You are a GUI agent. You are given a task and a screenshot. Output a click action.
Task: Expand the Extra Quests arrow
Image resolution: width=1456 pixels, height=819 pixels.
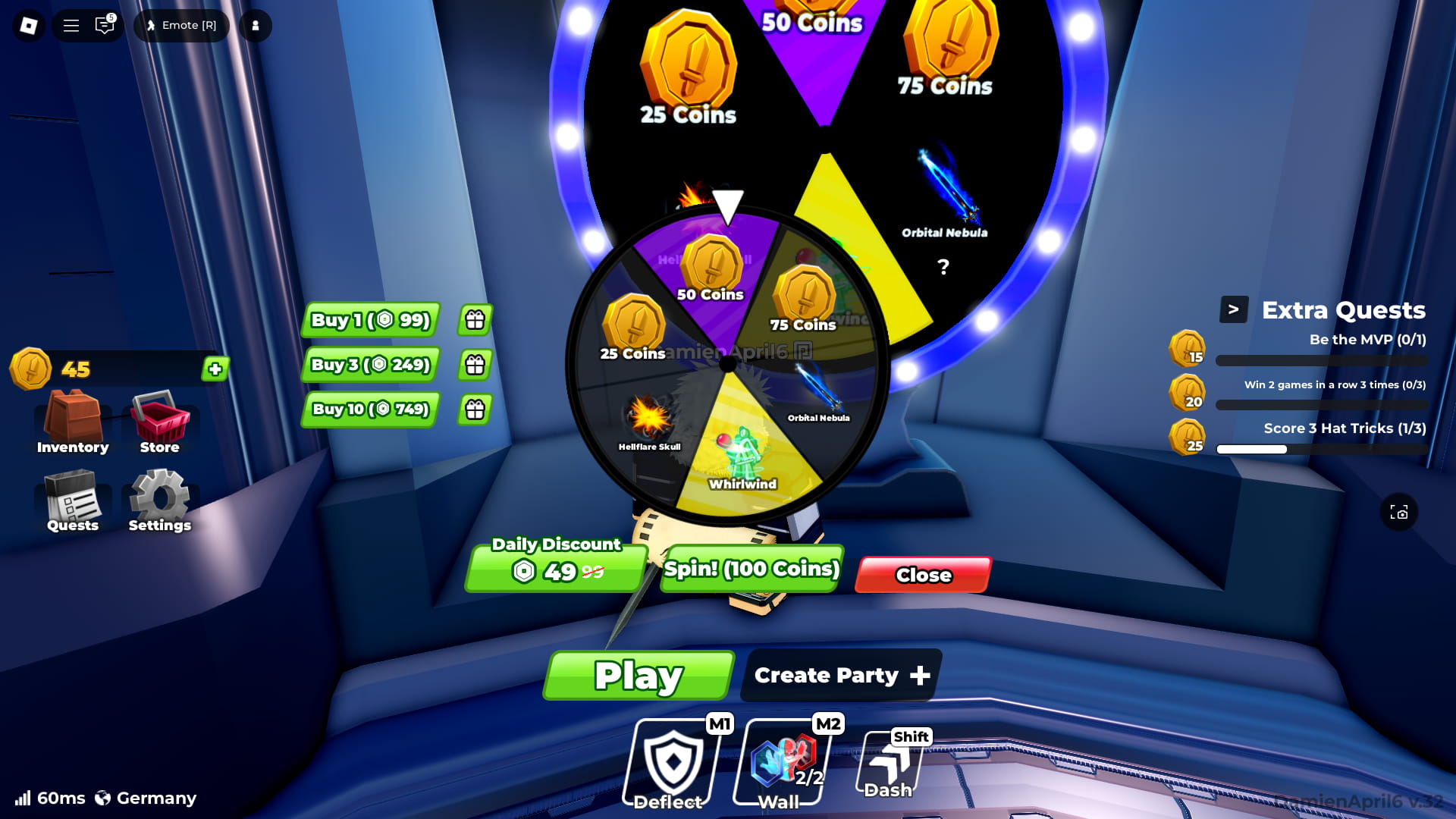1235,309
